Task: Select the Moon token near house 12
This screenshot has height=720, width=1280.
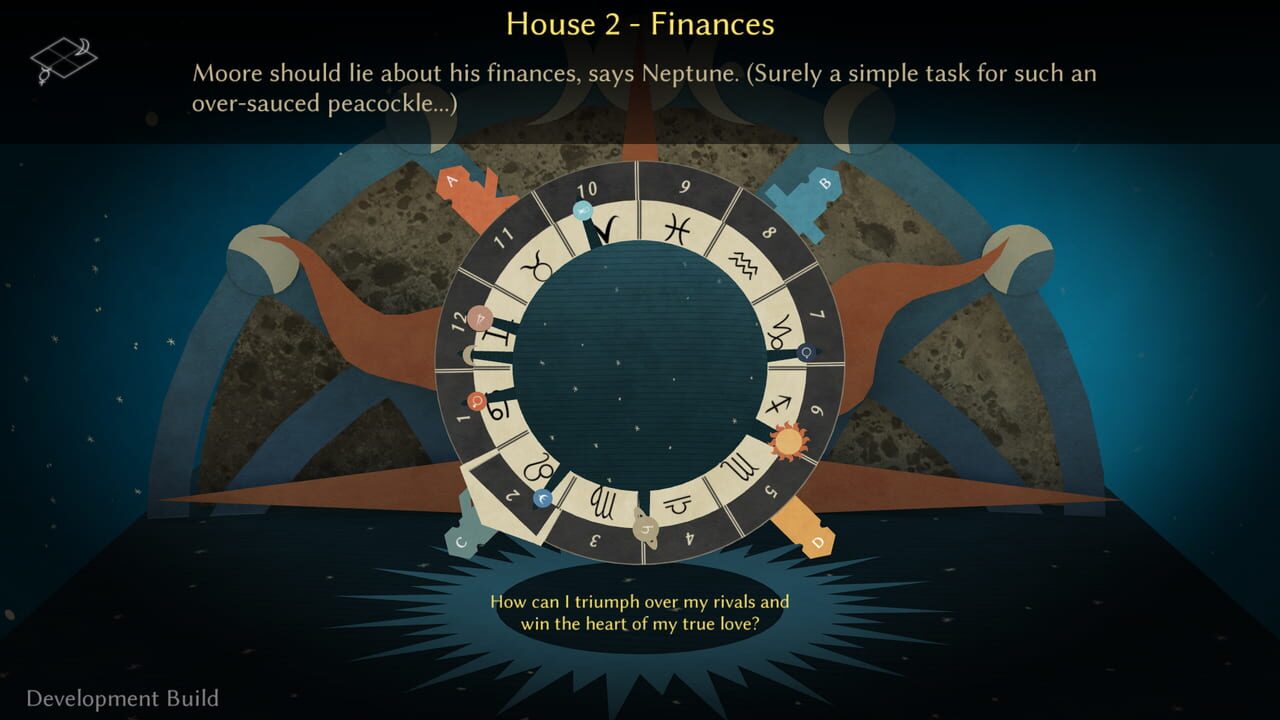Action: pyautogui.click(x=480, y=315)
